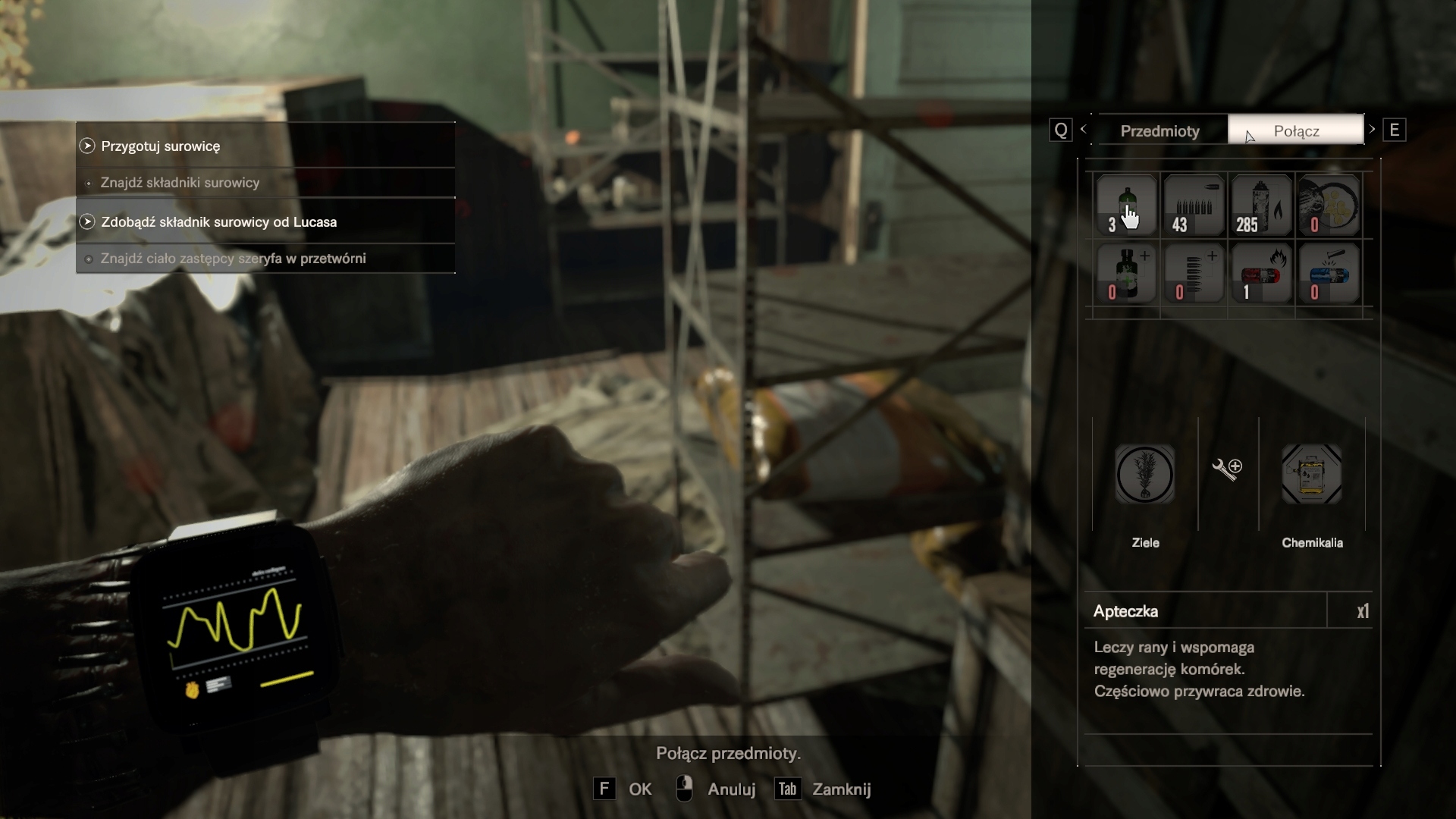The width and height of the screenshot is (1456, 819).
Task: Pick the burner fuel canister recipe
Action: pos(1261,206)
